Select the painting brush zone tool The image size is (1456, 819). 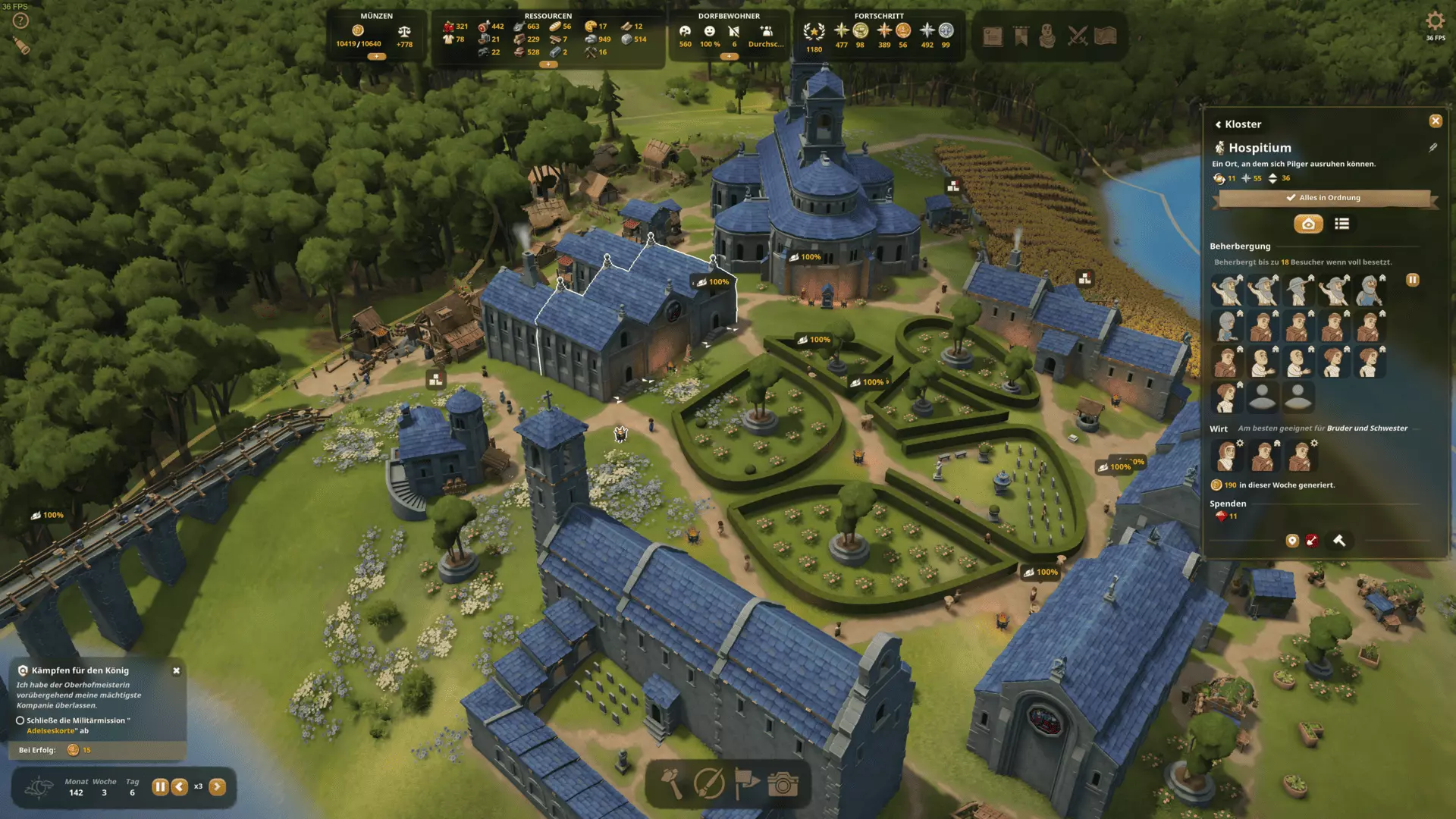[x=709, y=783]
